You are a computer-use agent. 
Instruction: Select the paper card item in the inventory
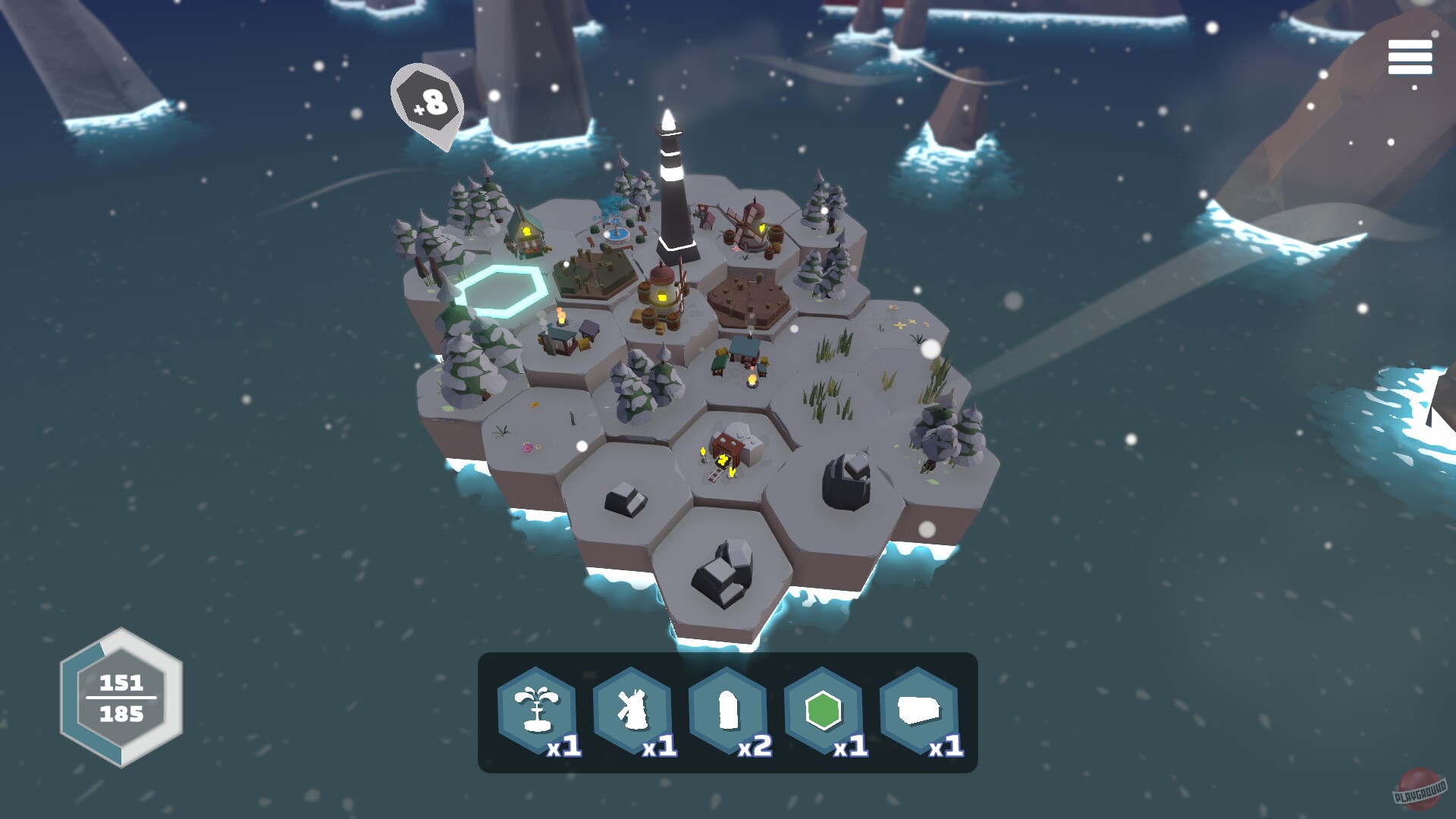pos(918,709)
